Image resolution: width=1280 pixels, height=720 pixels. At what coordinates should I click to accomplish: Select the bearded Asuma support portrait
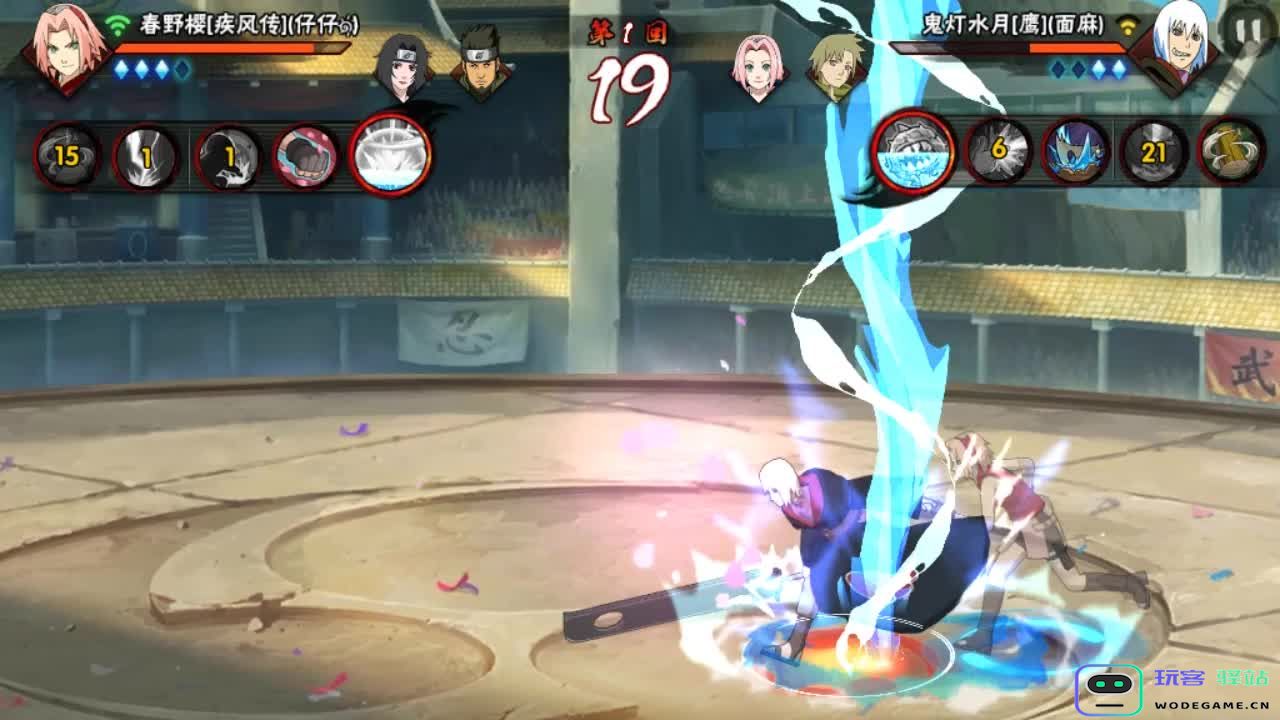pos(482,68)
